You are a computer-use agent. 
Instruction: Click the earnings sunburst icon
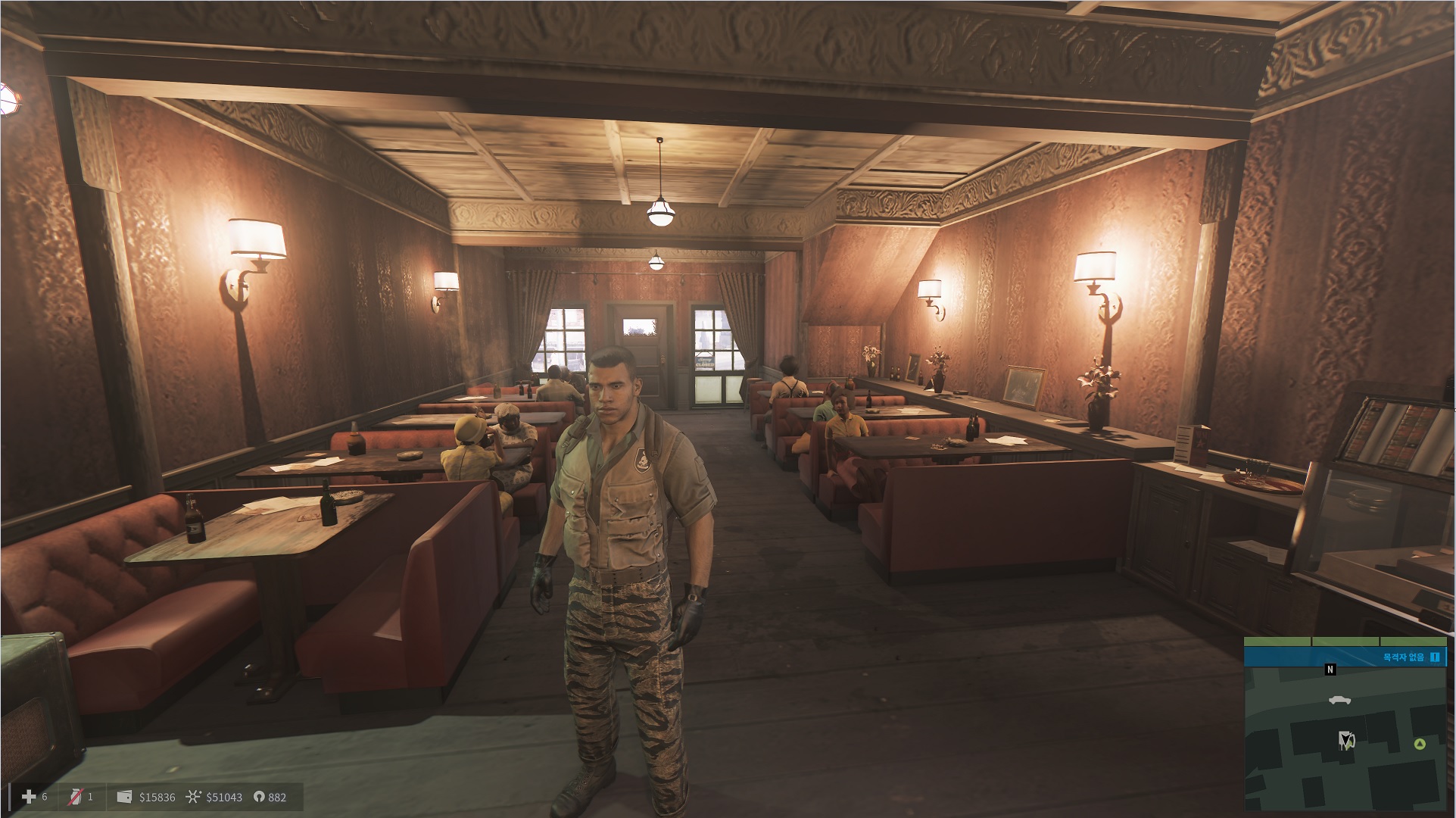tap(194, 797)
